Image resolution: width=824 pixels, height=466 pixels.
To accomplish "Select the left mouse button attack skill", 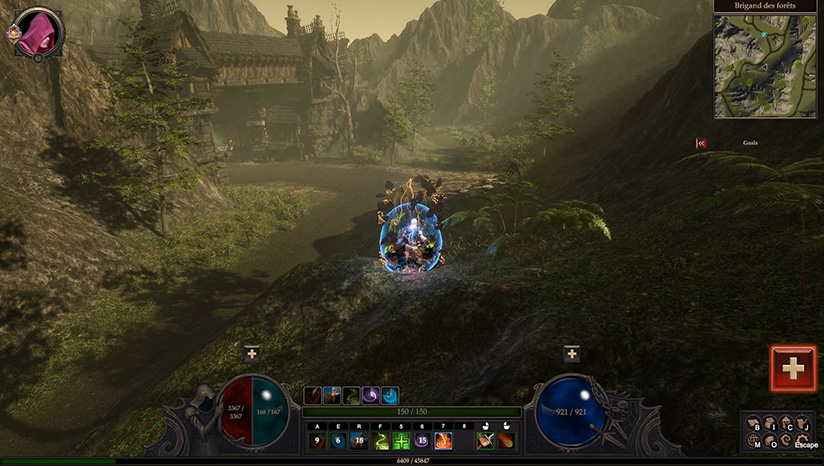I will (486, 440).
